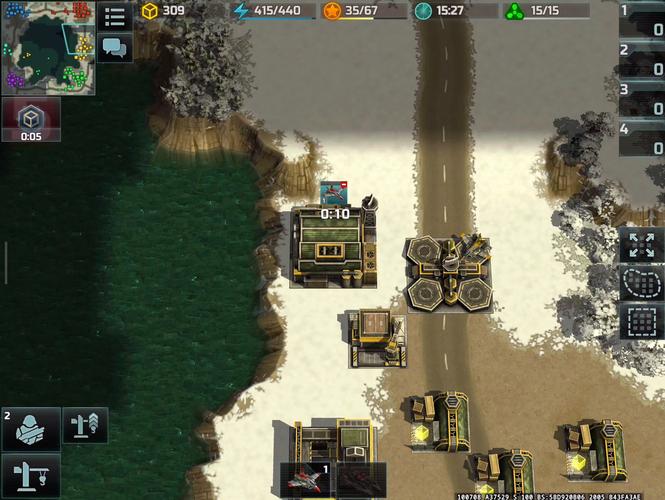Choose the rectangle selection tool

point(641,322)
